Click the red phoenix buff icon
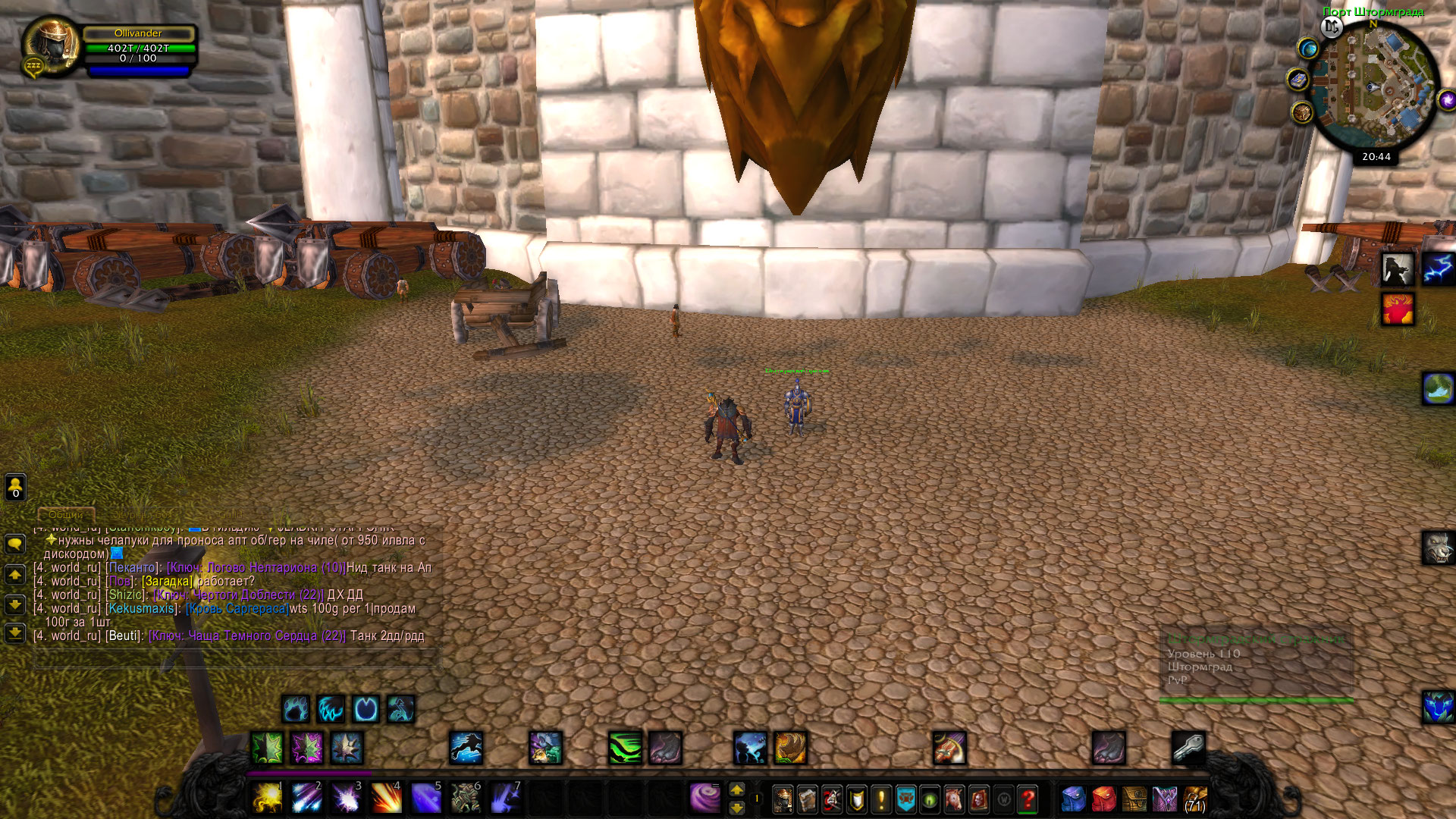 coord(1398,309)
